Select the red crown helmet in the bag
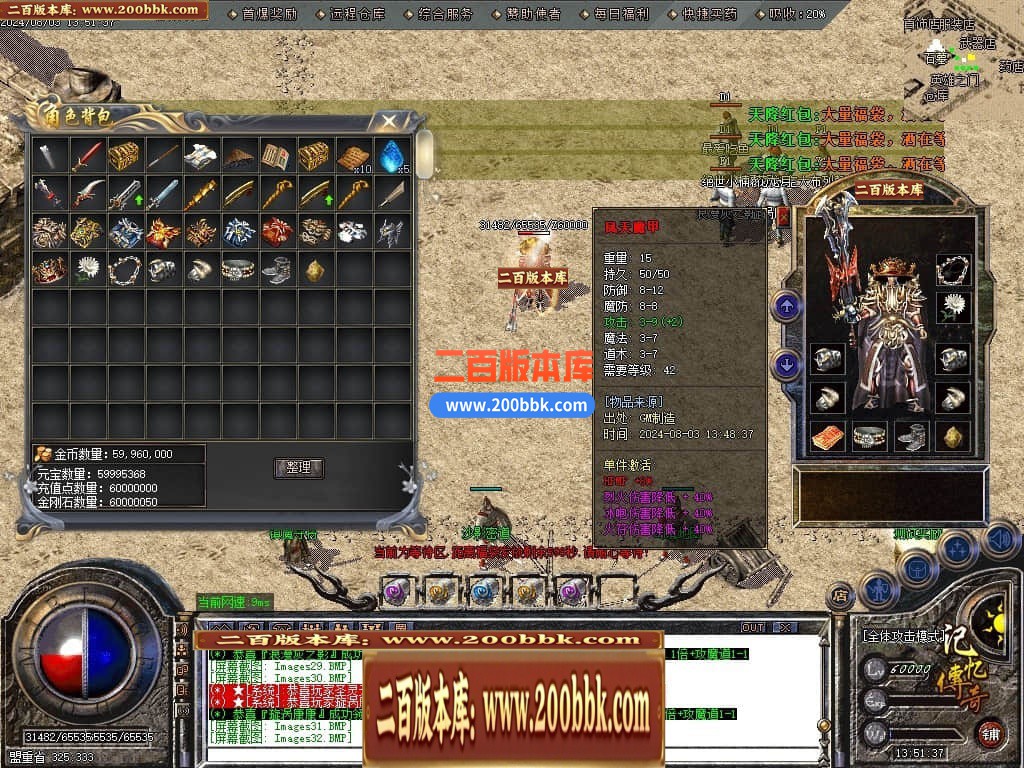 click(48, 269)
